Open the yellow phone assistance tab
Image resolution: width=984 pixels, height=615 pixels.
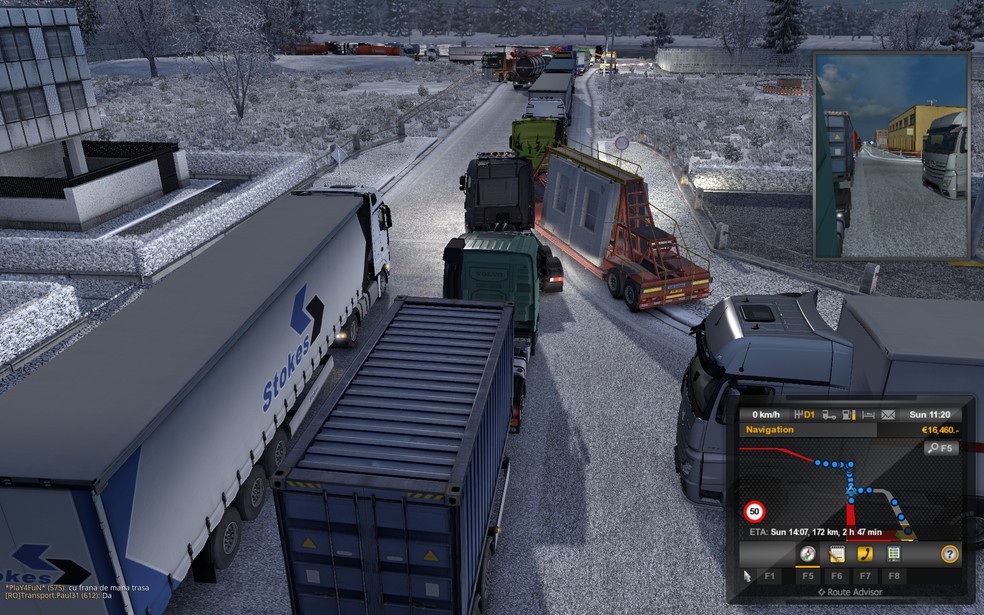pyautogui.click(x=865, y=553)
